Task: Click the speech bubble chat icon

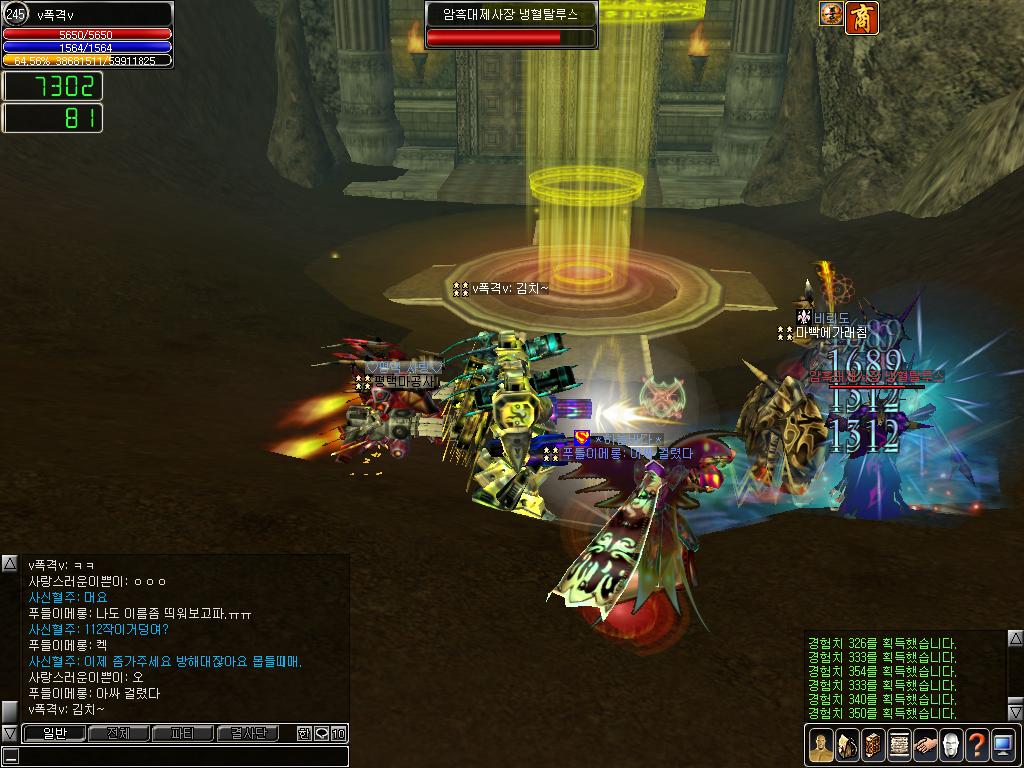Action: (321, 734)
